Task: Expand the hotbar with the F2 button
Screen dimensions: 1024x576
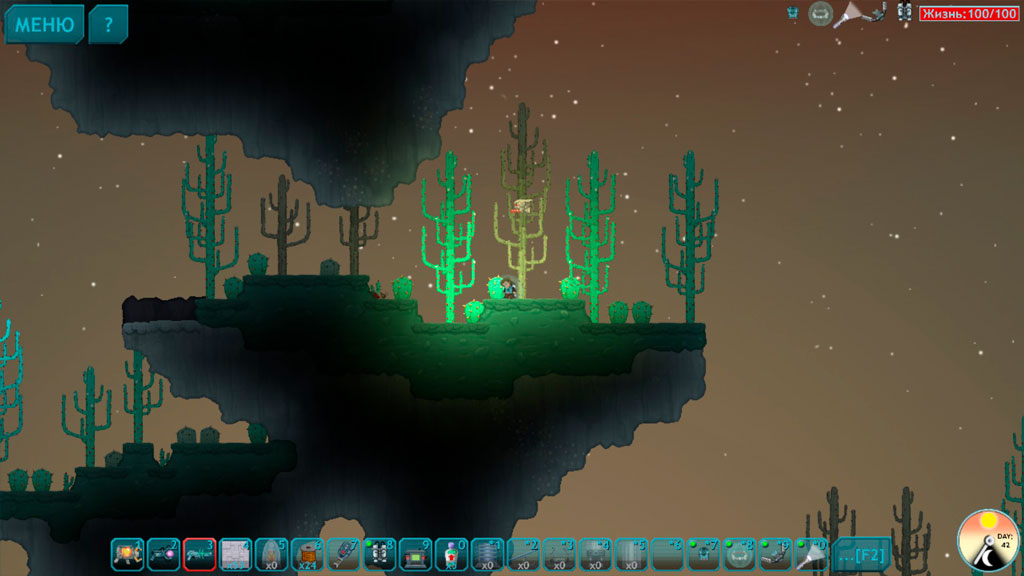Action: point(861,553)
